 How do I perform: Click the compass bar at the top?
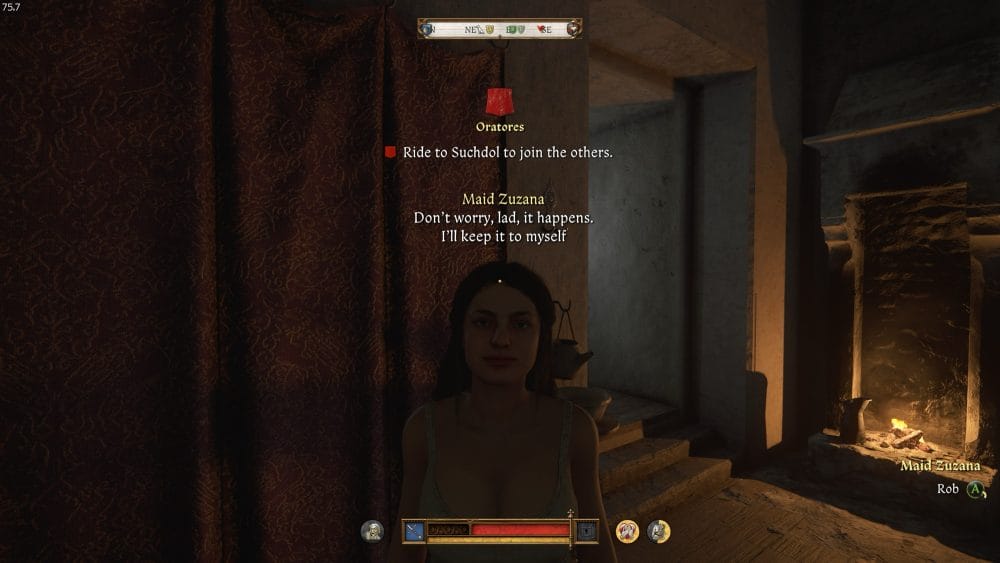[500, 29]
